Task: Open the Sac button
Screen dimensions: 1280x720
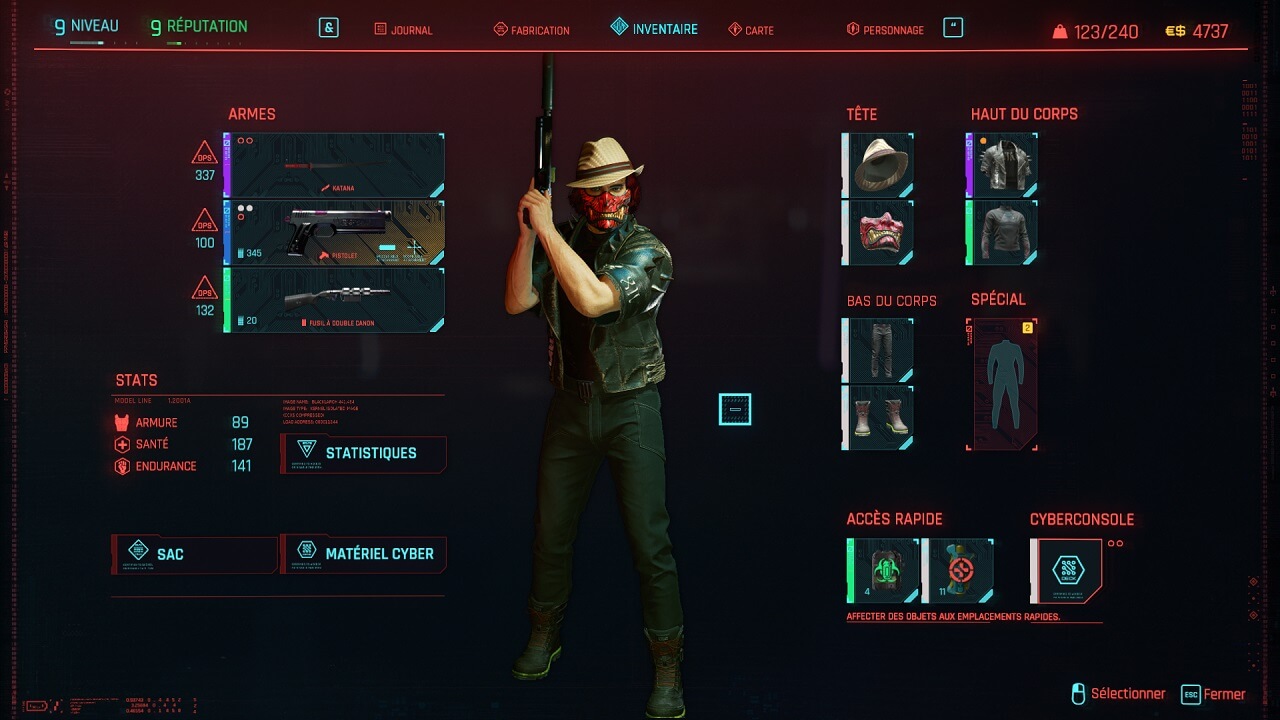Action: click(x=194, y=554)
